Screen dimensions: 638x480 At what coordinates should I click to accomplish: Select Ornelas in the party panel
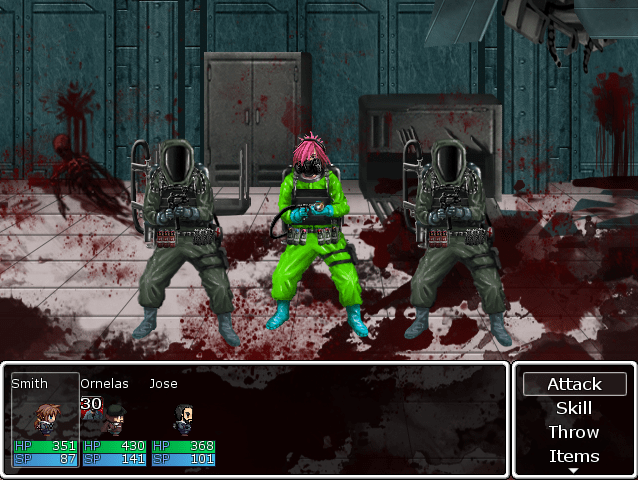point(114,420)
